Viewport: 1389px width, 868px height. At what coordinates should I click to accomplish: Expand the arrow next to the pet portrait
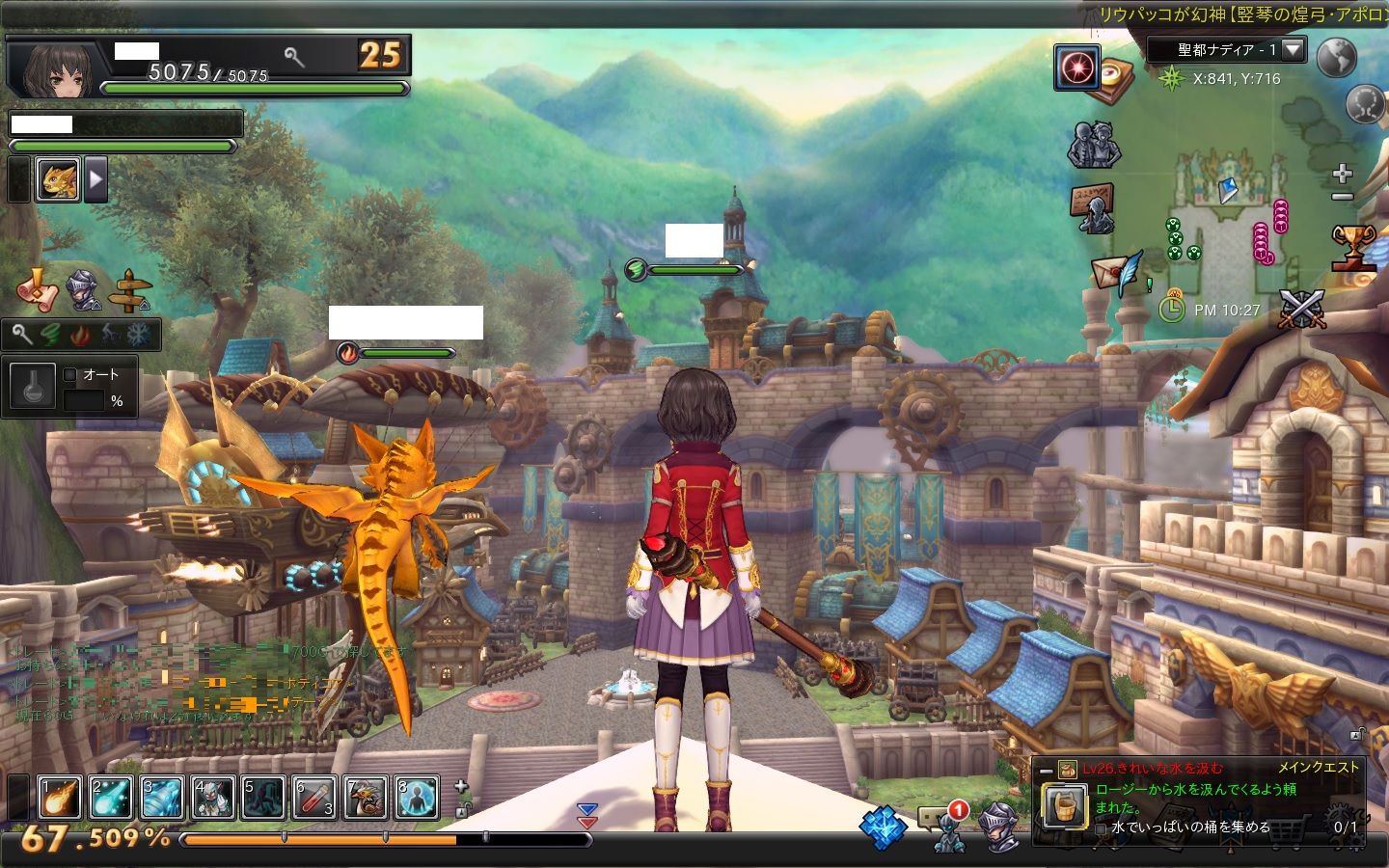pyautogui.click(x=95, y=179)
